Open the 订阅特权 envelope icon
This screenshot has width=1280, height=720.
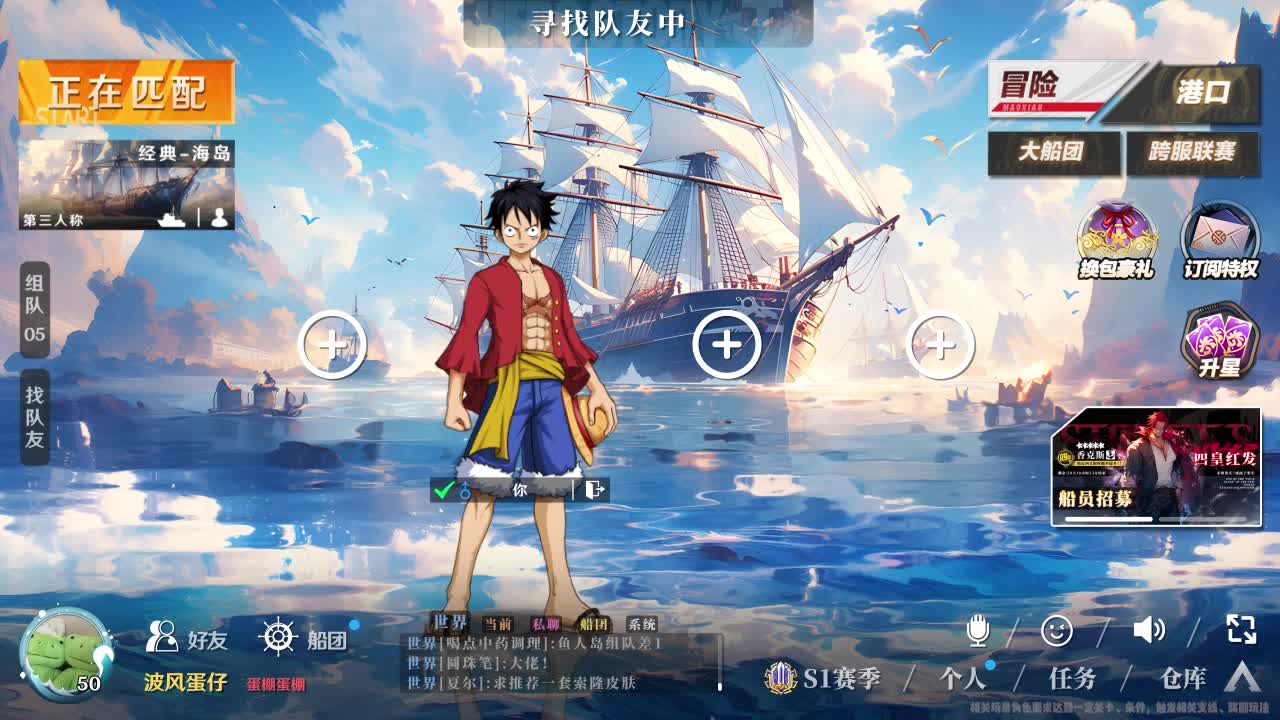(x=1220, y=240)
